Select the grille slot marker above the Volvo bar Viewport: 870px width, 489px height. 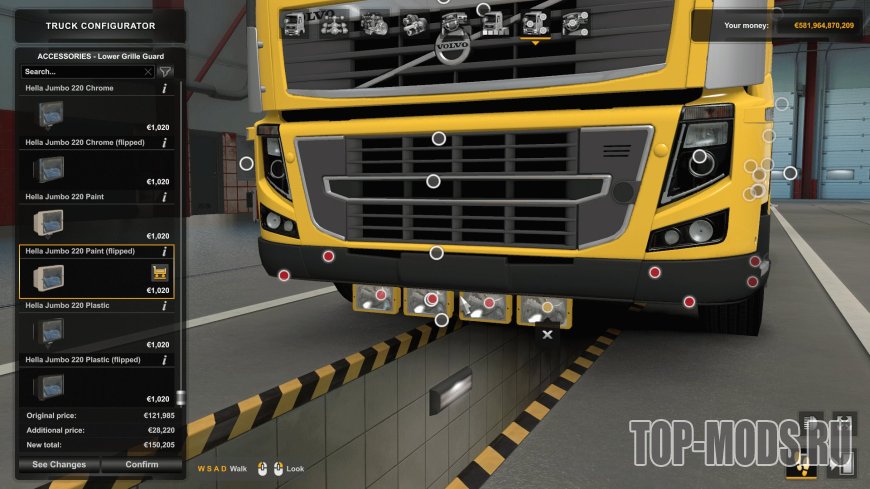click(x=438, y=138)
